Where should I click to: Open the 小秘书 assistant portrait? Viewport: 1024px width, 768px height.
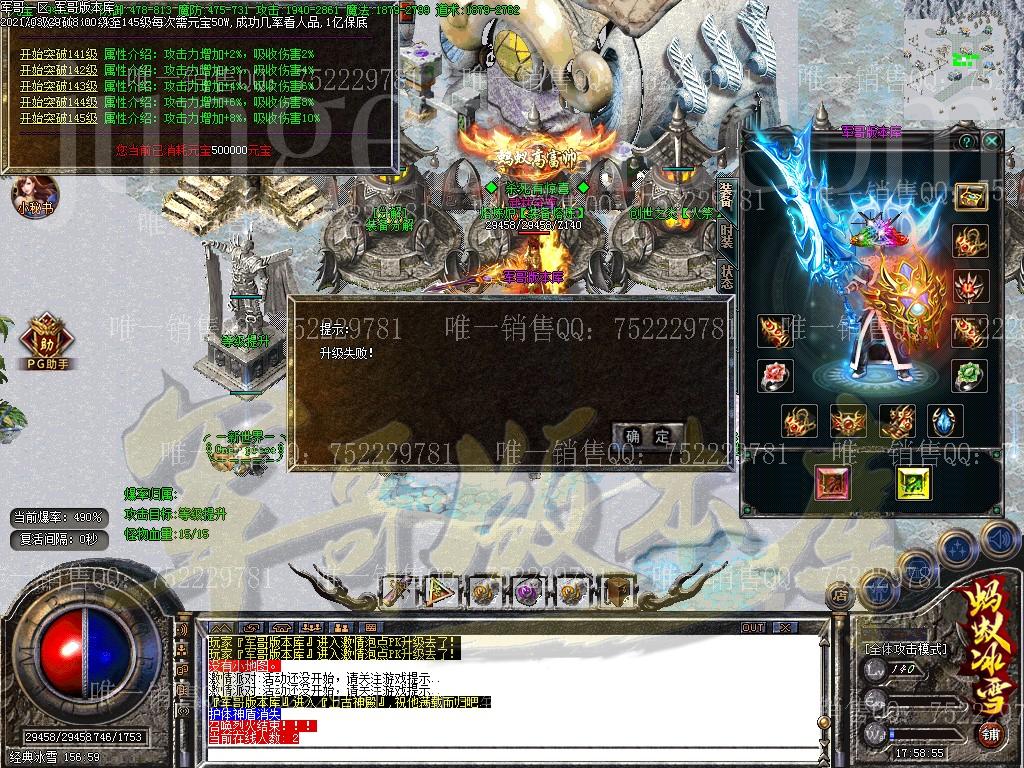coord(33,194)
